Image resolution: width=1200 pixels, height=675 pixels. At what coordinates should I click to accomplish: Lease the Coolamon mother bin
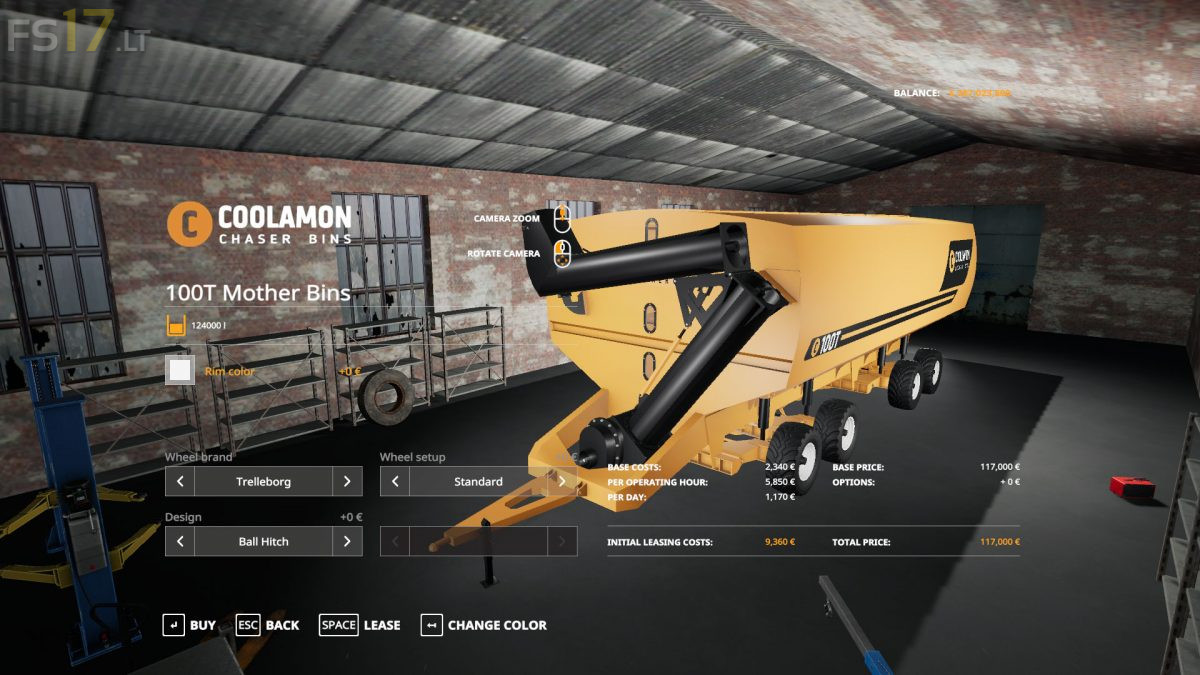[360, 625]
